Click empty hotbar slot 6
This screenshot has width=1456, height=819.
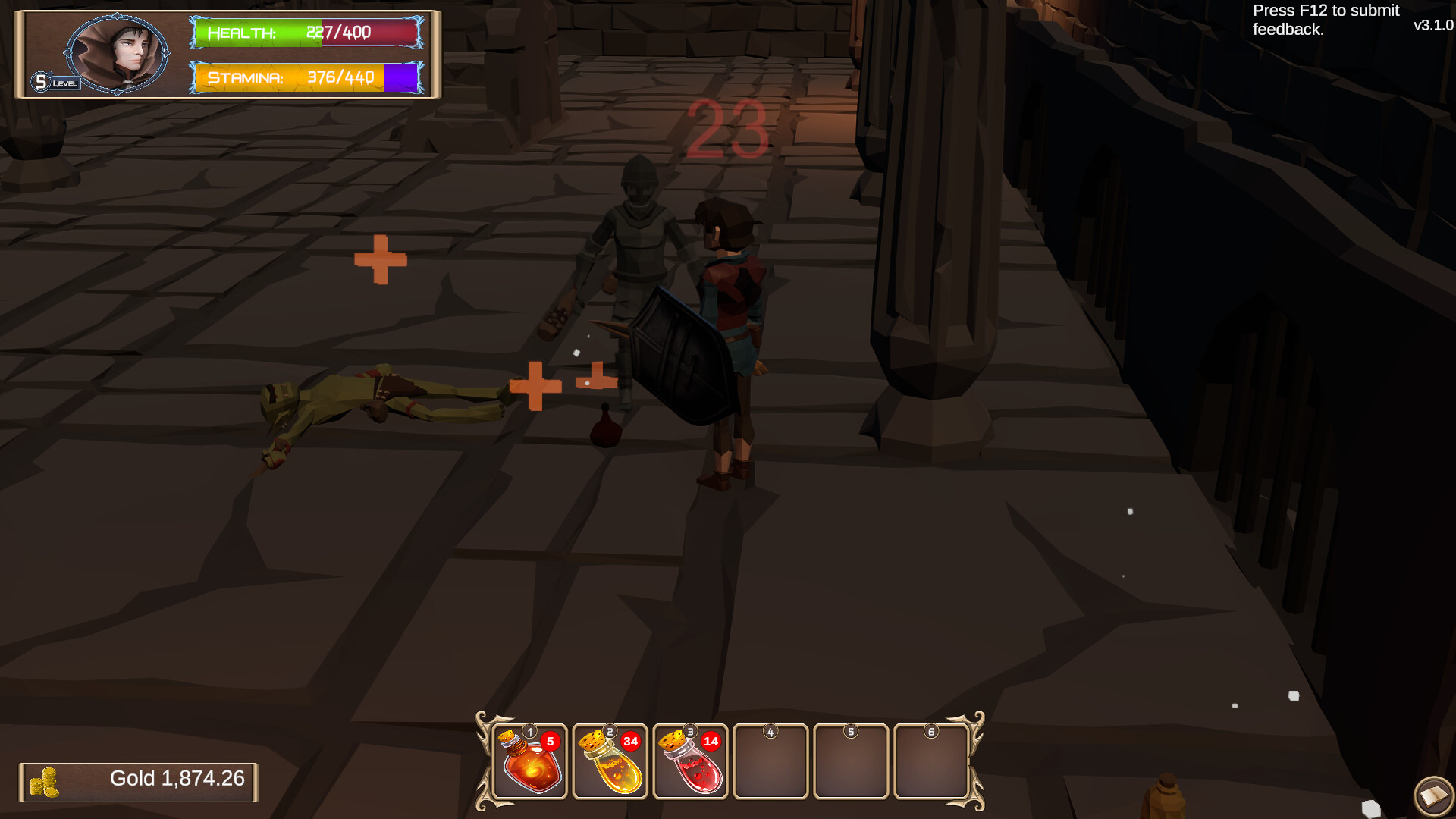(932, 762)
